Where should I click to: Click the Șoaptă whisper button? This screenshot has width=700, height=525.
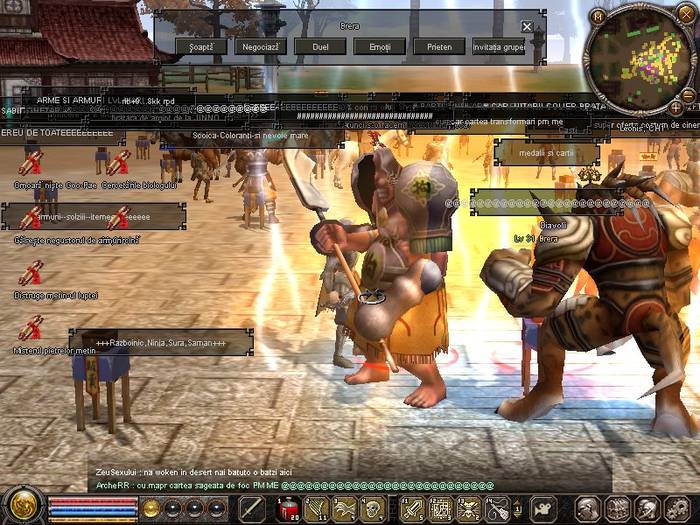click(200, 46)
